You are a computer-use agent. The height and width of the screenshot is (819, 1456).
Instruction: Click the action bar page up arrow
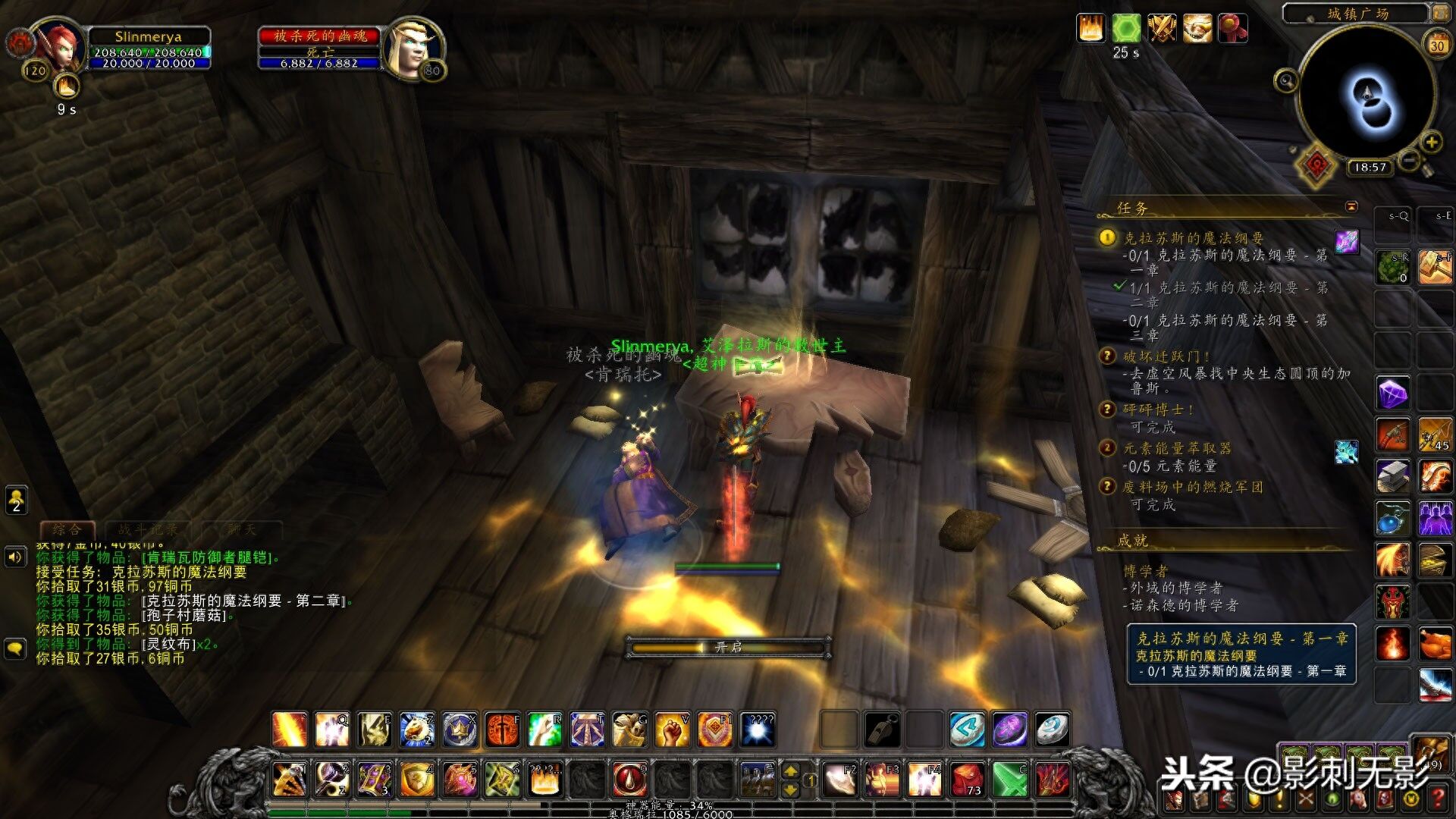pyautogui.click(x=790, y=770)
